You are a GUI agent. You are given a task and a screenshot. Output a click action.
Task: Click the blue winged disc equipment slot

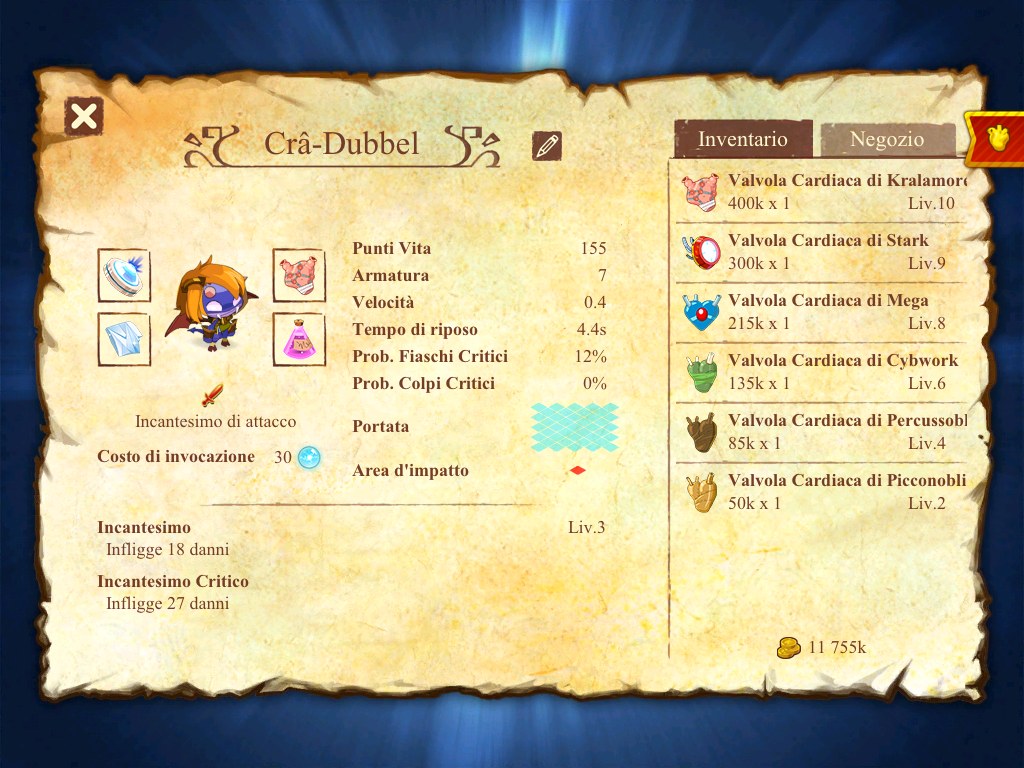coord(124,275)
